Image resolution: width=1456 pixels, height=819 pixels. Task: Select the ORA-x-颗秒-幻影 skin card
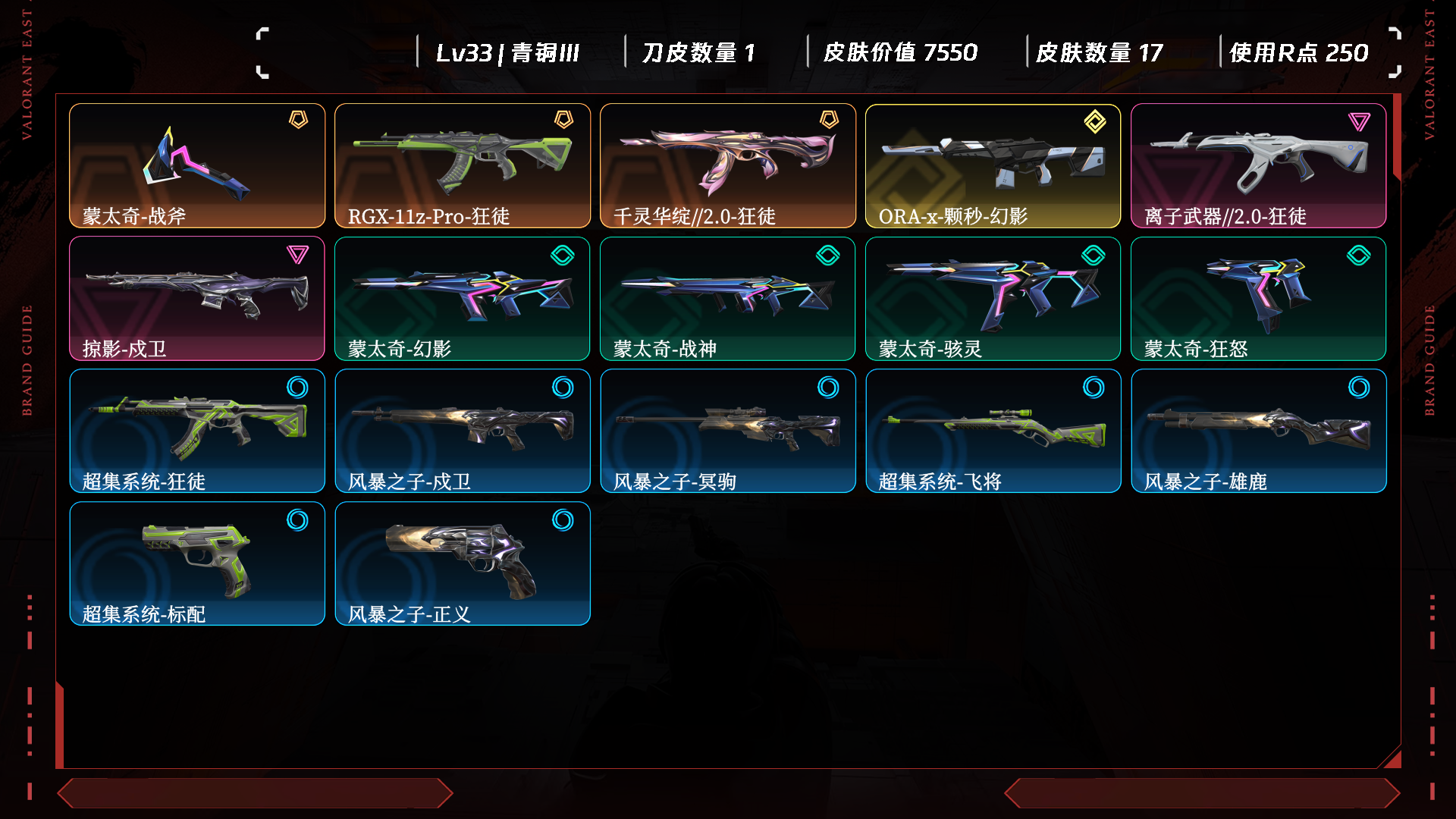(993, 165)
